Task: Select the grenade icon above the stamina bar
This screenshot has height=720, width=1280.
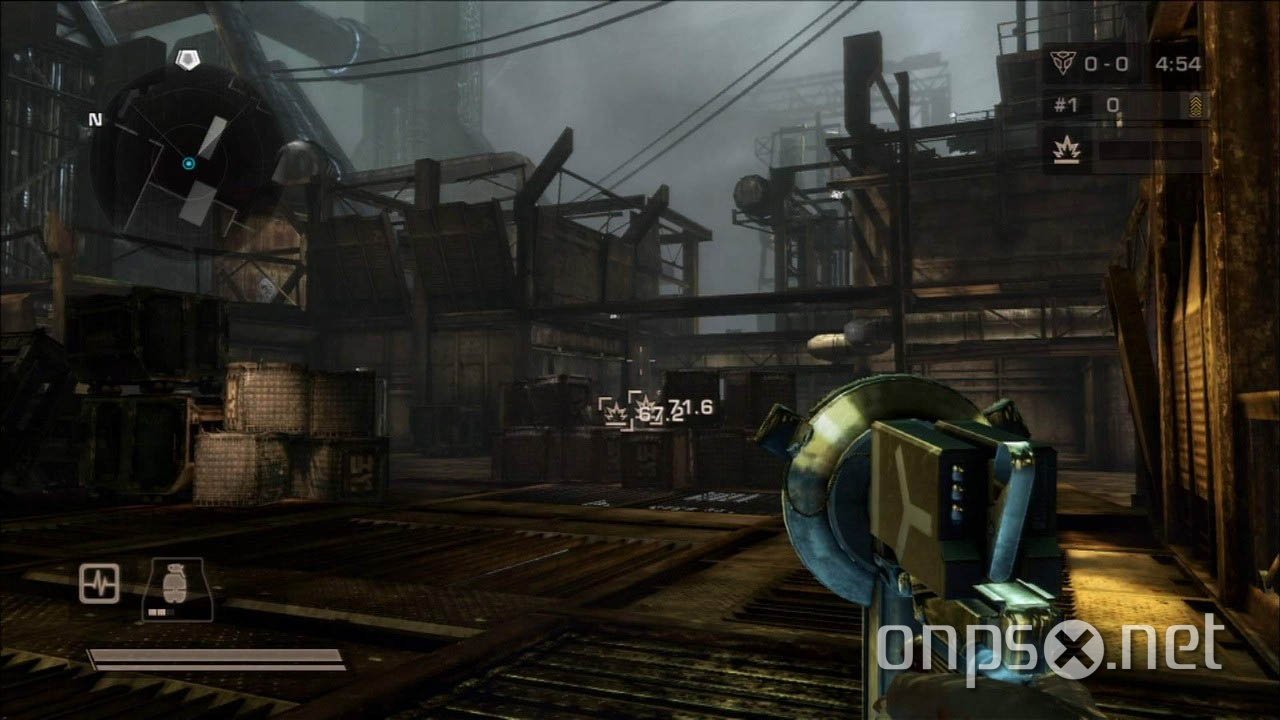Action: [x=175, y=583]
